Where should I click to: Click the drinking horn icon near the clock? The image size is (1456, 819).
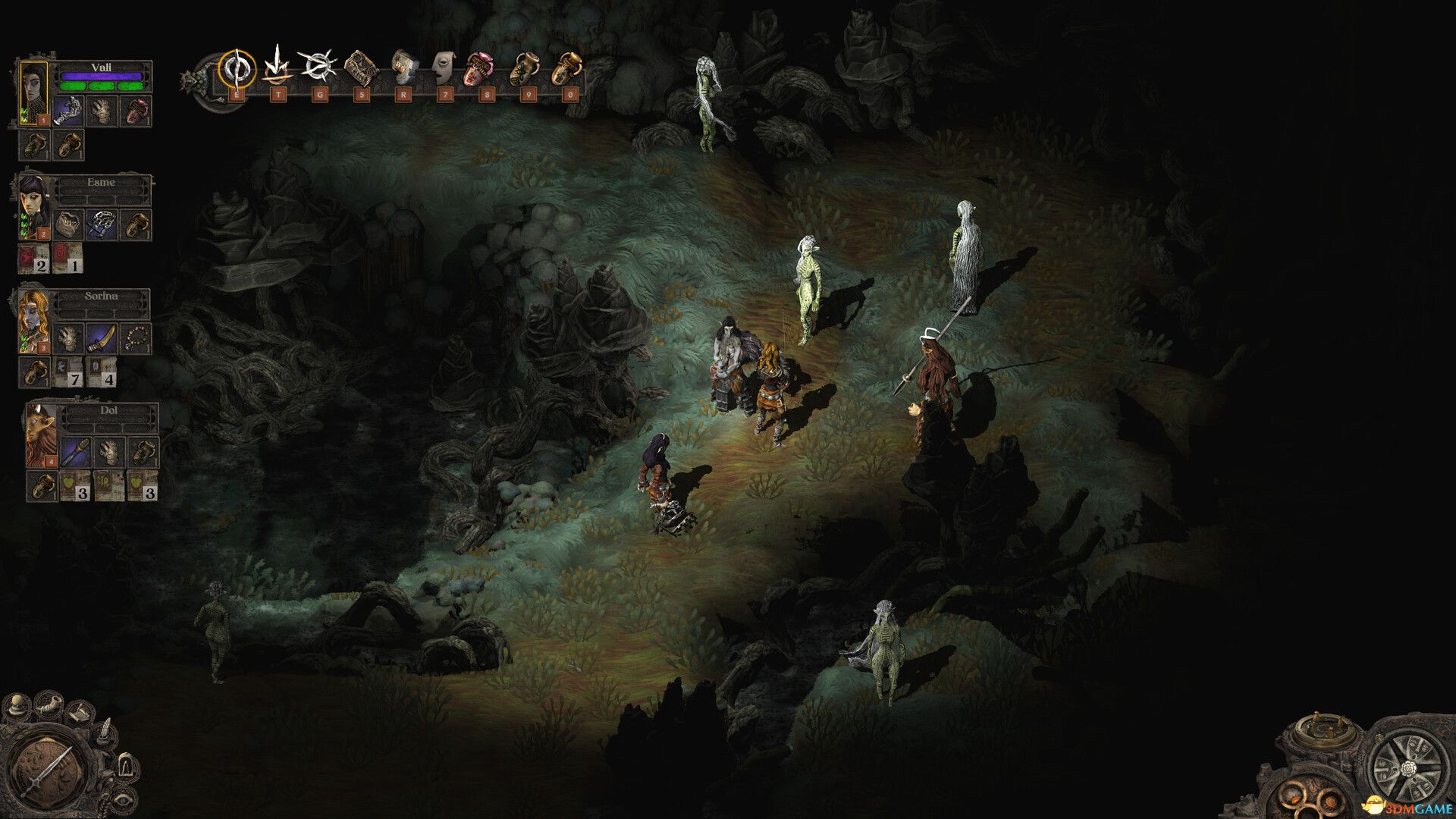tap(48, 705)
